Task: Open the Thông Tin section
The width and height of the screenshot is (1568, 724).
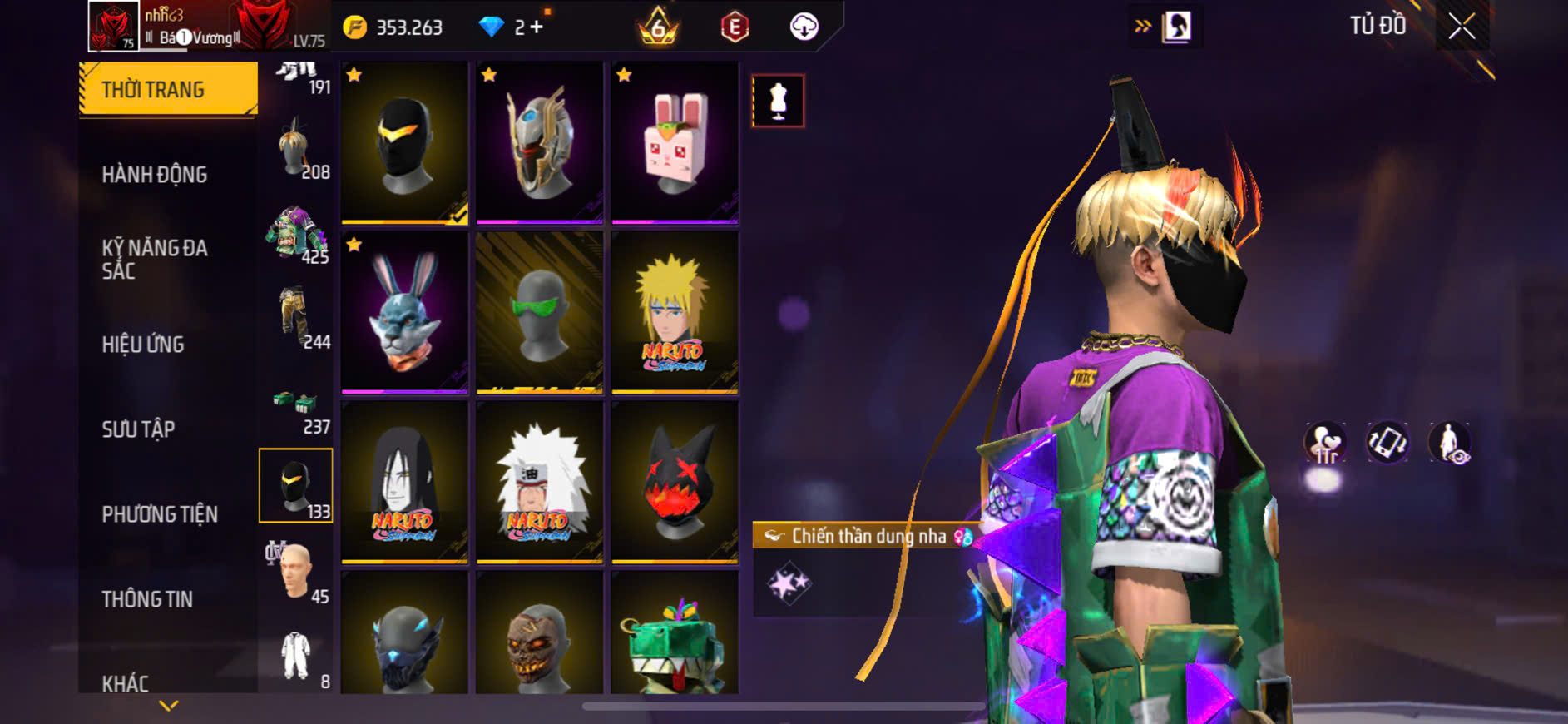Action: coord(147,599)
